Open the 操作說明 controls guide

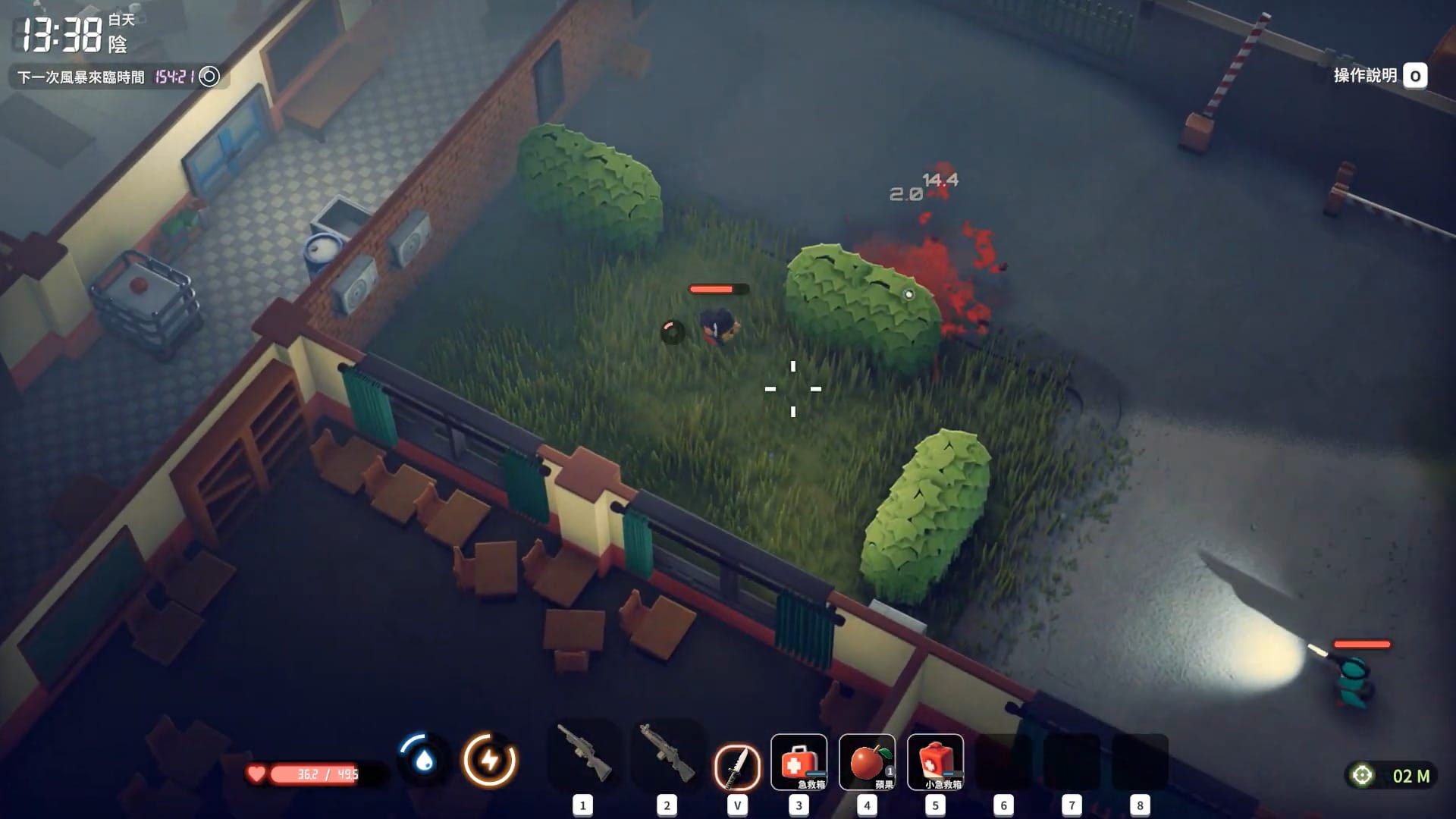(x=1379, y=76)
